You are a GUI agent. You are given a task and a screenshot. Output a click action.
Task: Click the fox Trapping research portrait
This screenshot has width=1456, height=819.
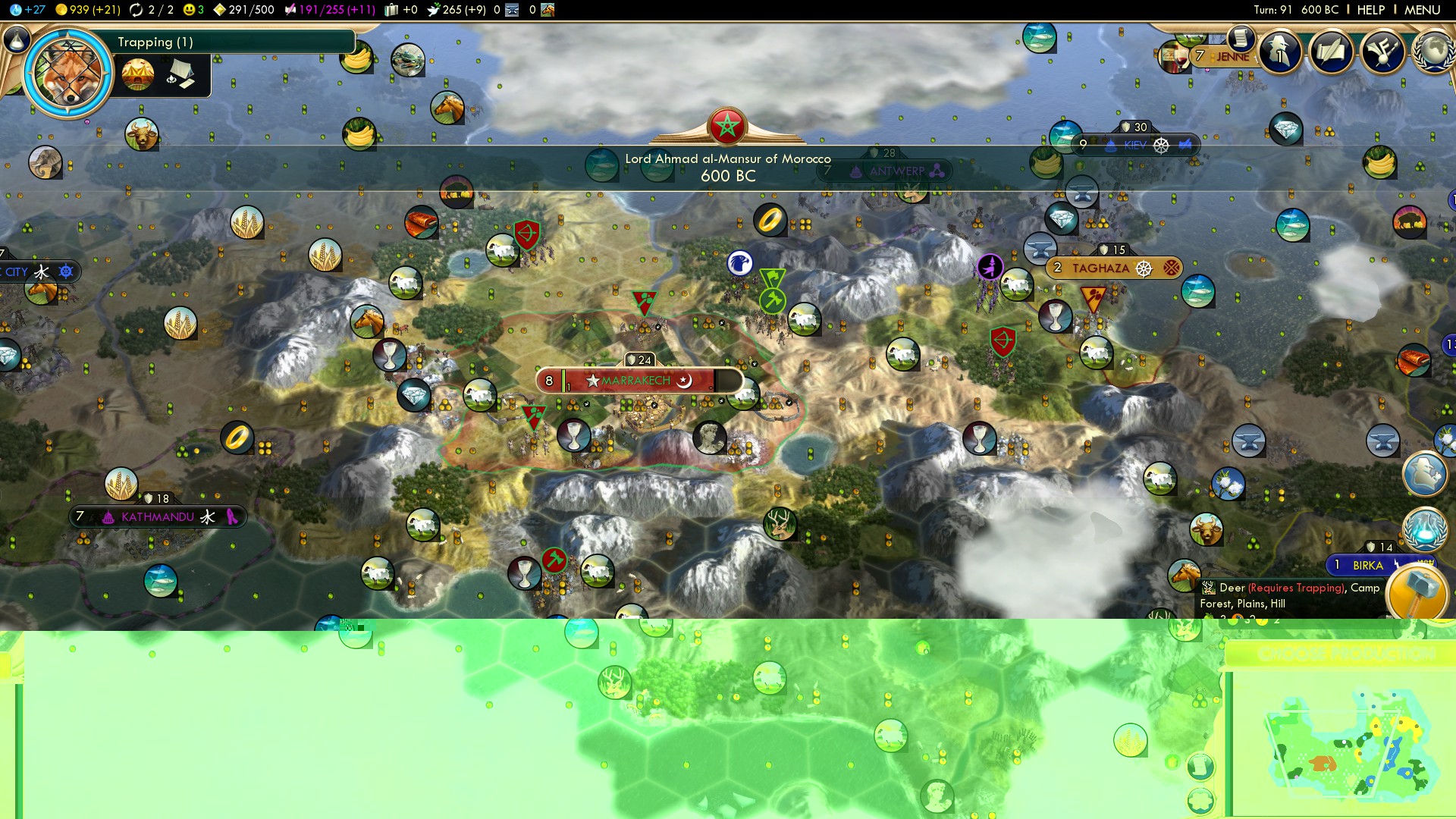pyautogui.click(x=67, y=72)
